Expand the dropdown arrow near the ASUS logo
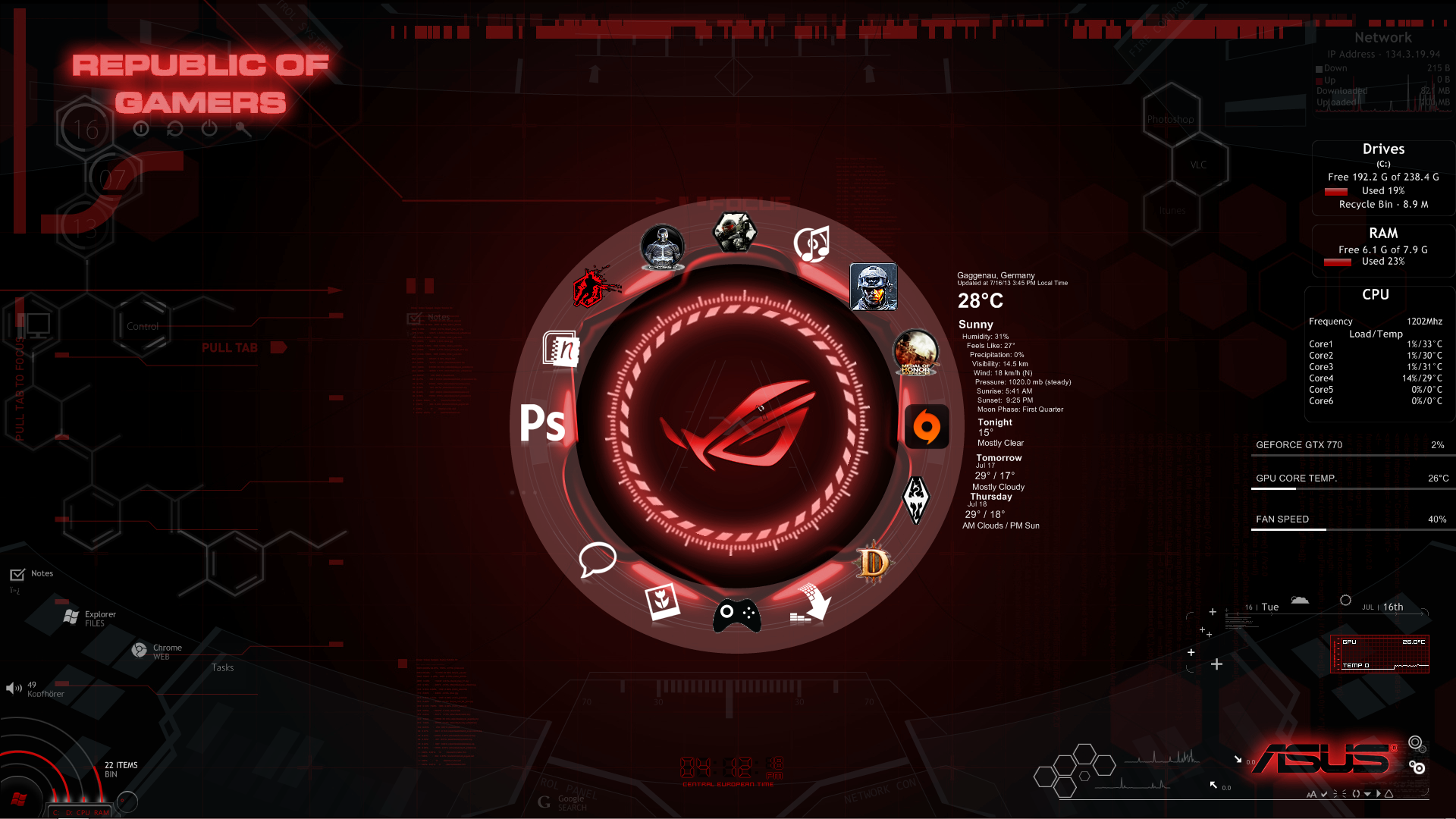 [1367, 794]
